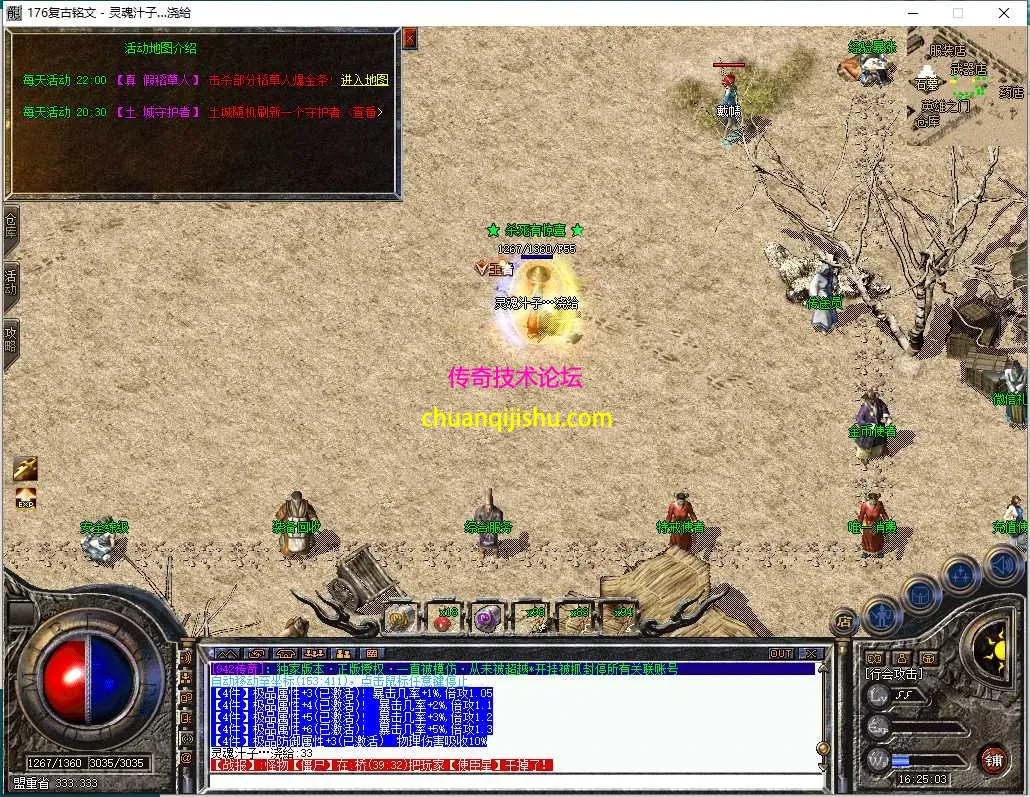
Task: Close the chat window with X
Action: coord(810,653)
